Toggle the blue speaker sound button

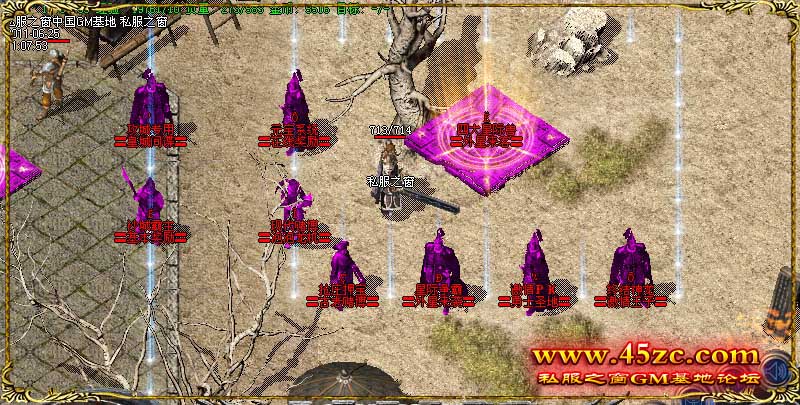point(775,371)
